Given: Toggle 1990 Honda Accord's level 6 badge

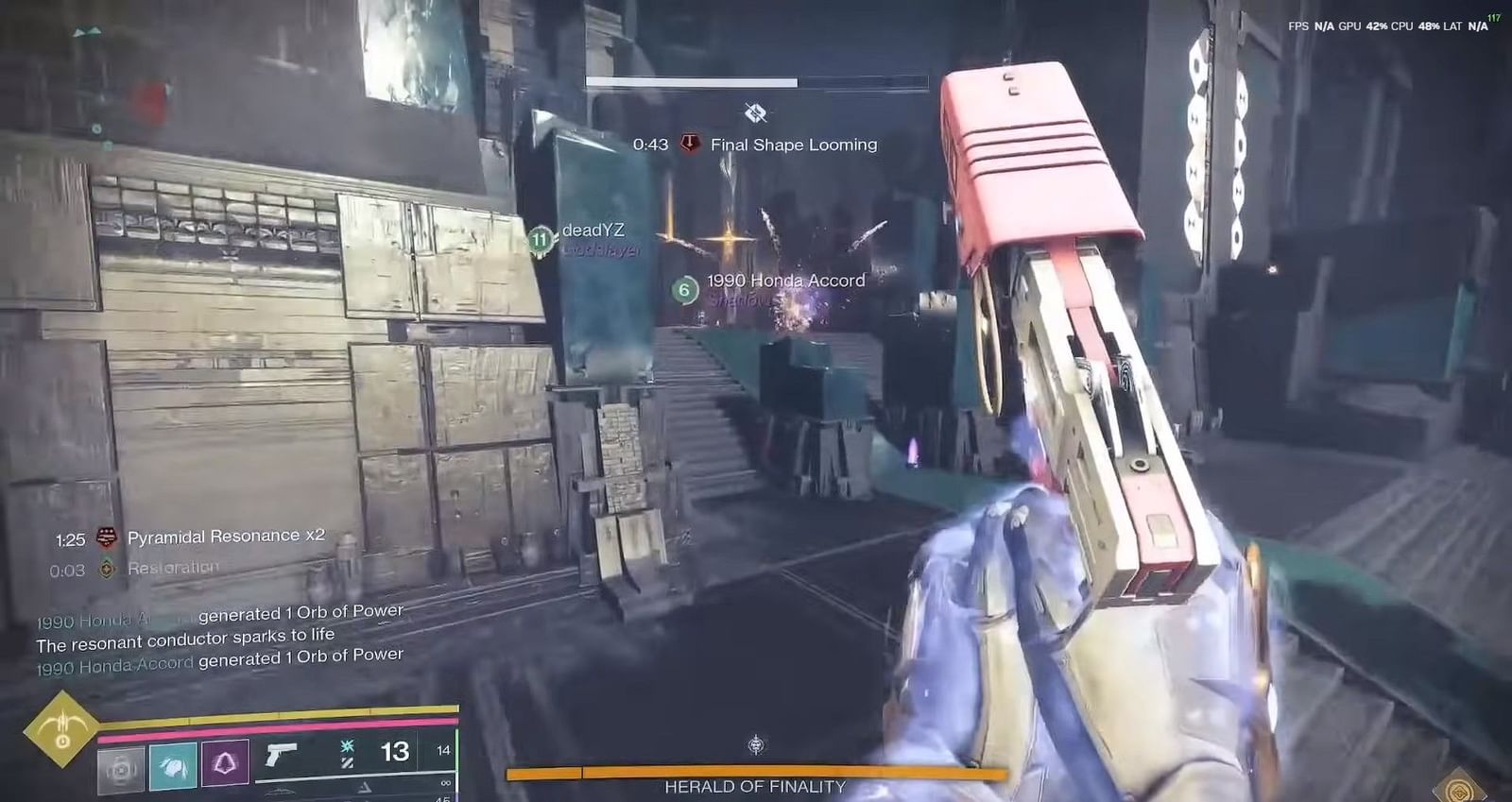Looking at the screenshot, I should (683, 288).
